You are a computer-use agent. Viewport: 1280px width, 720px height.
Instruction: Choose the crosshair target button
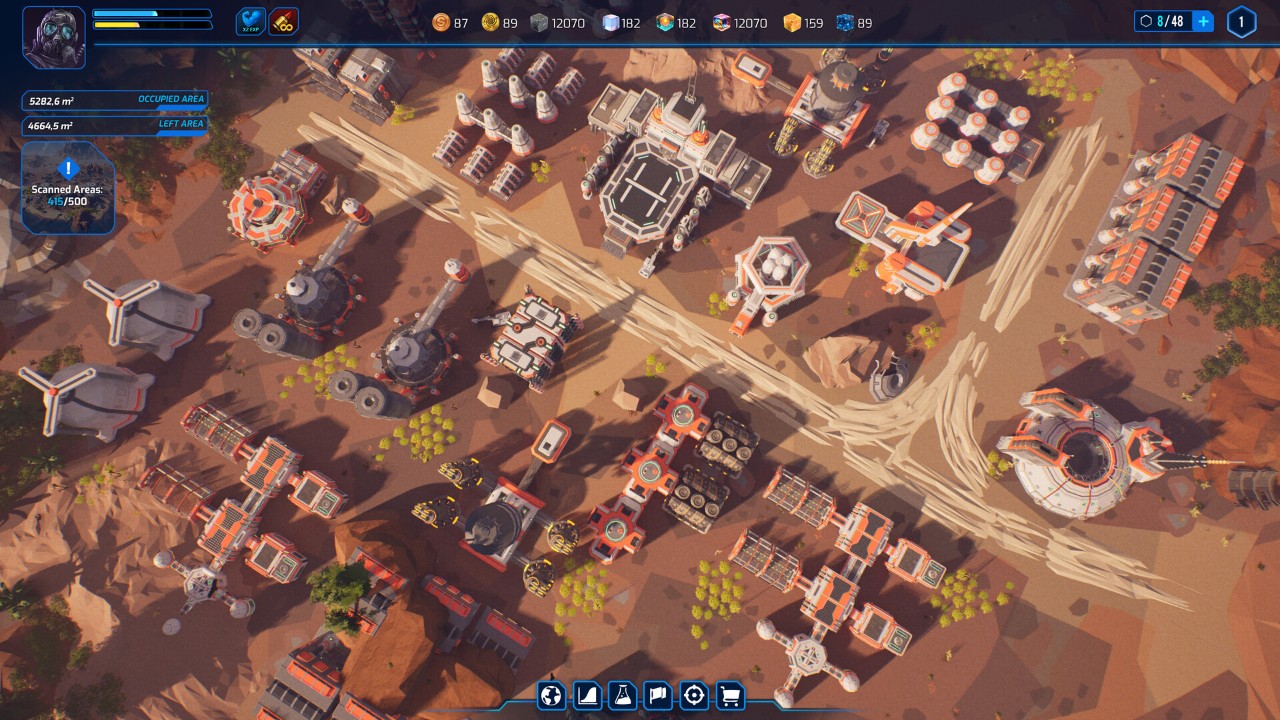pyautogui.click(x=694, y=695)
